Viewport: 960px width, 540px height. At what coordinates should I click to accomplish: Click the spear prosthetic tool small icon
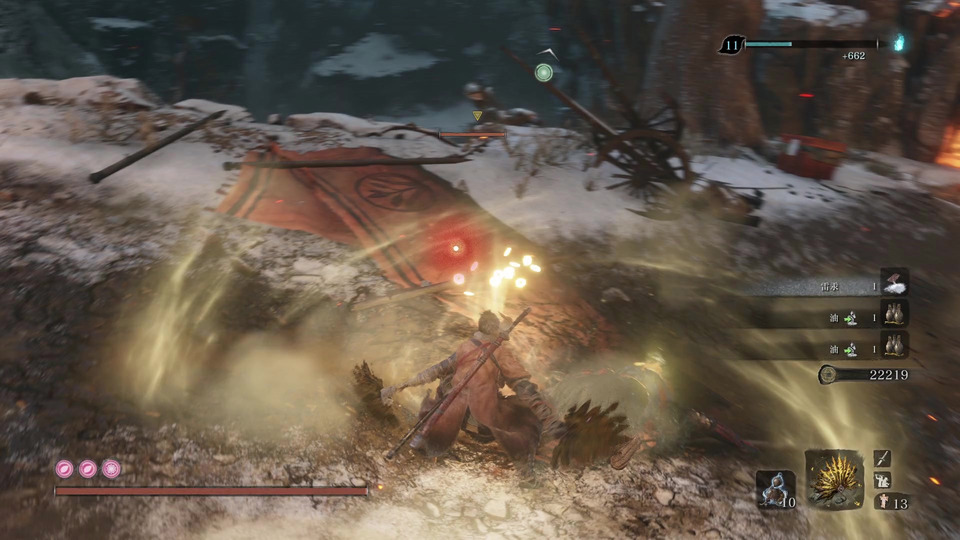pyautogui.click(x=882, y=458)
